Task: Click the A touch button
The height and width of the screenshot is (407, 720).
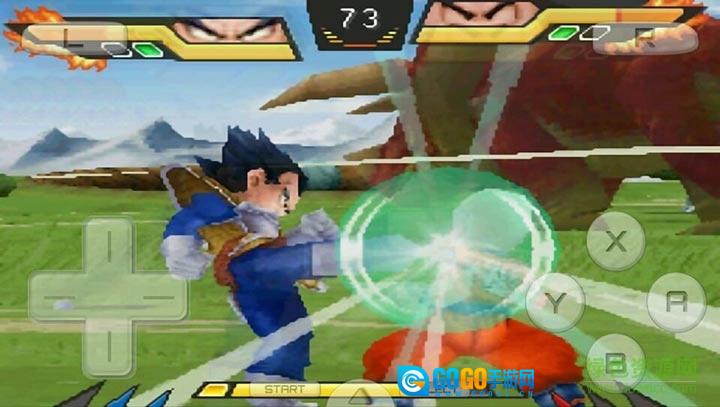Action: point(676,302)
